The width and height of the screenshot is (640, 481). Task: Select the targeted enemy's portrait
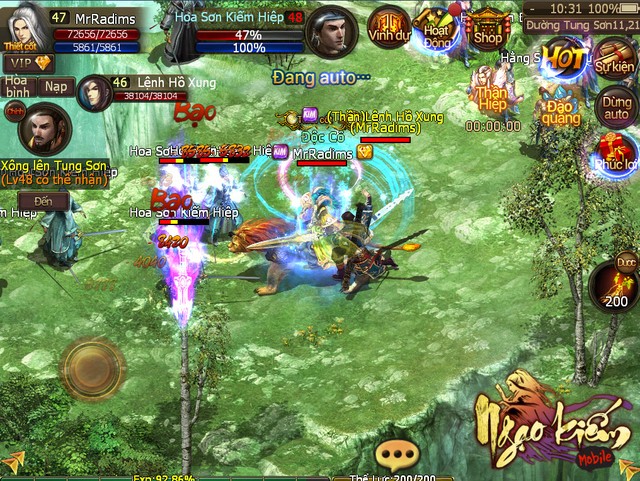pyautogui.click(x=331, y=34)
